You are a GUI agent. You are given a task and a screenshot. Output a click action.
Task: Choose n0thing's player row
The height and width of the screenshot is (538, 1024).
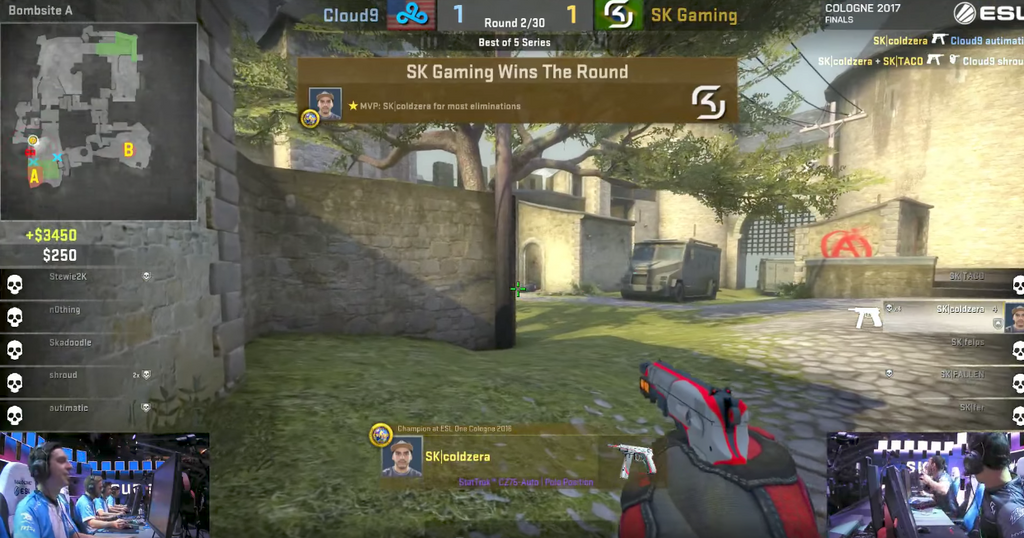(x=70, y=310)
